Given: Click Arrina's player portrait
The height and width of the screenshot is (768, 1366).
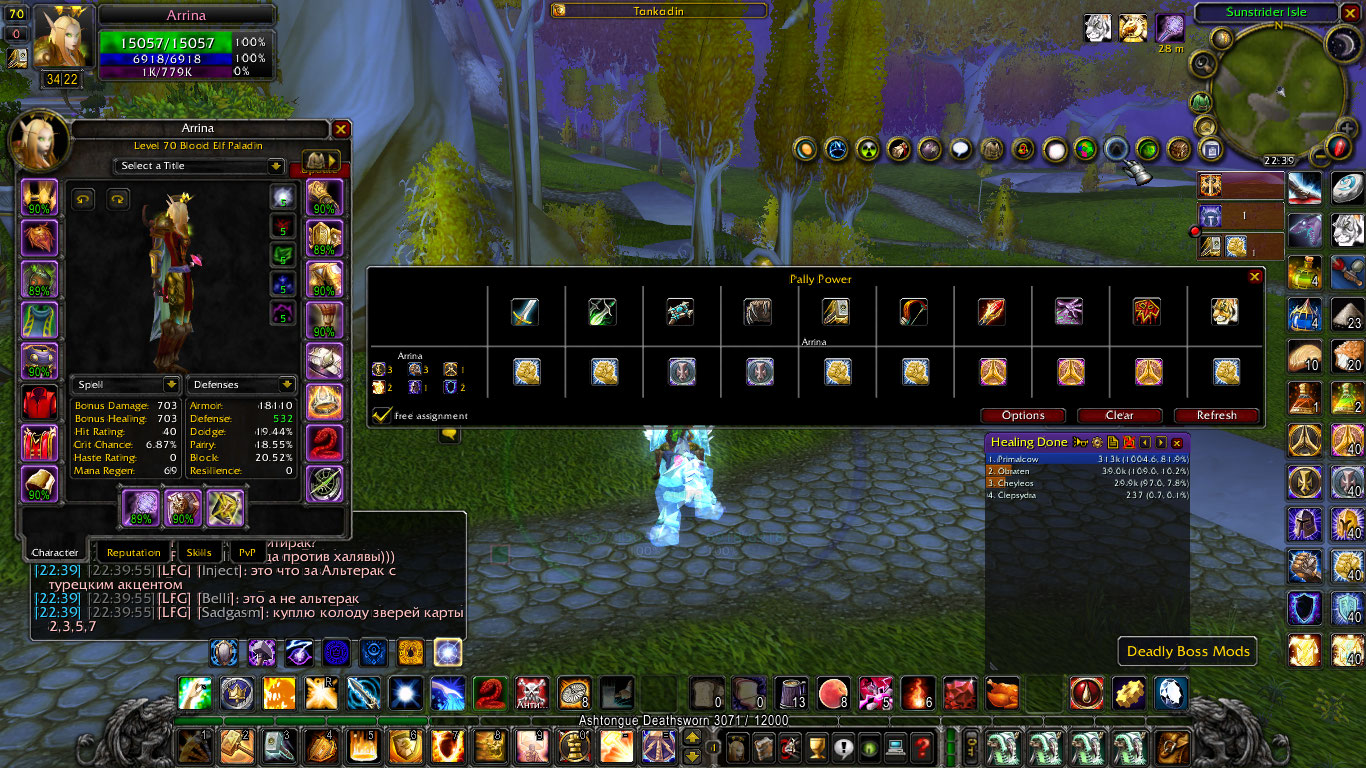Looking at the screenshot, I should coord(62,38).
